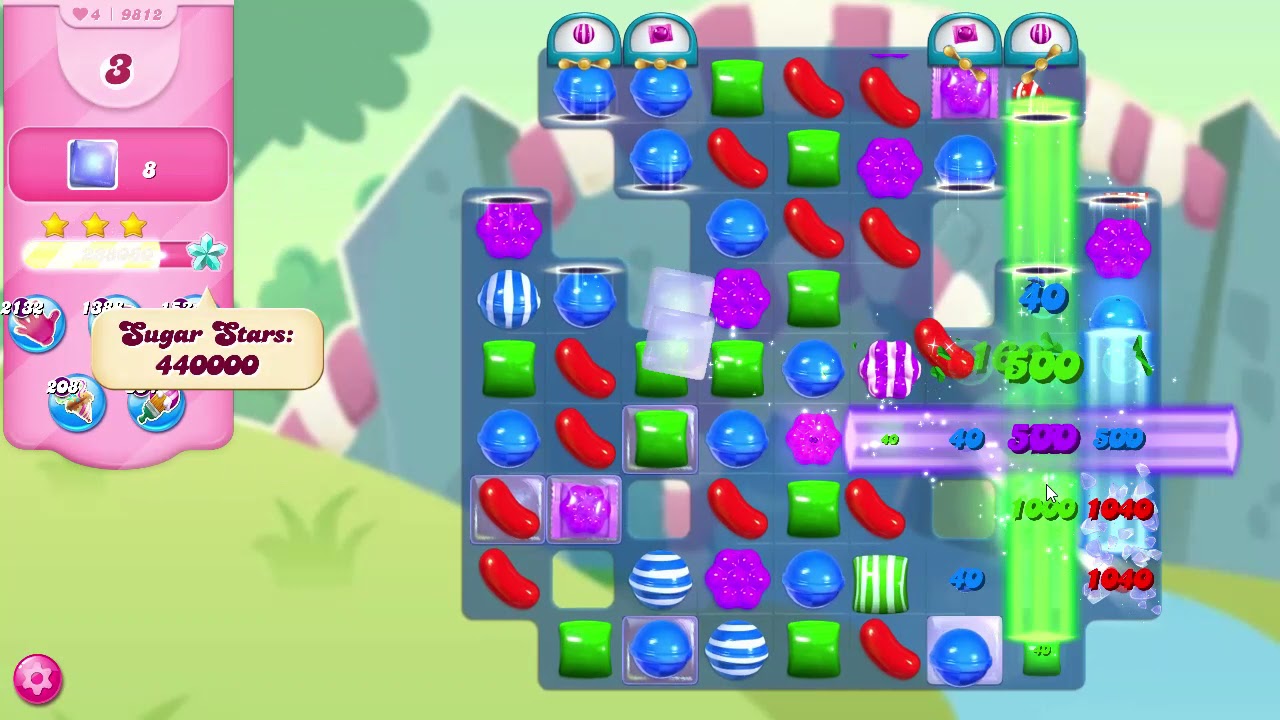Screen dimensions: 1280x720
Task: Tap the three gold stars indicator
Action: click(95, 226)
